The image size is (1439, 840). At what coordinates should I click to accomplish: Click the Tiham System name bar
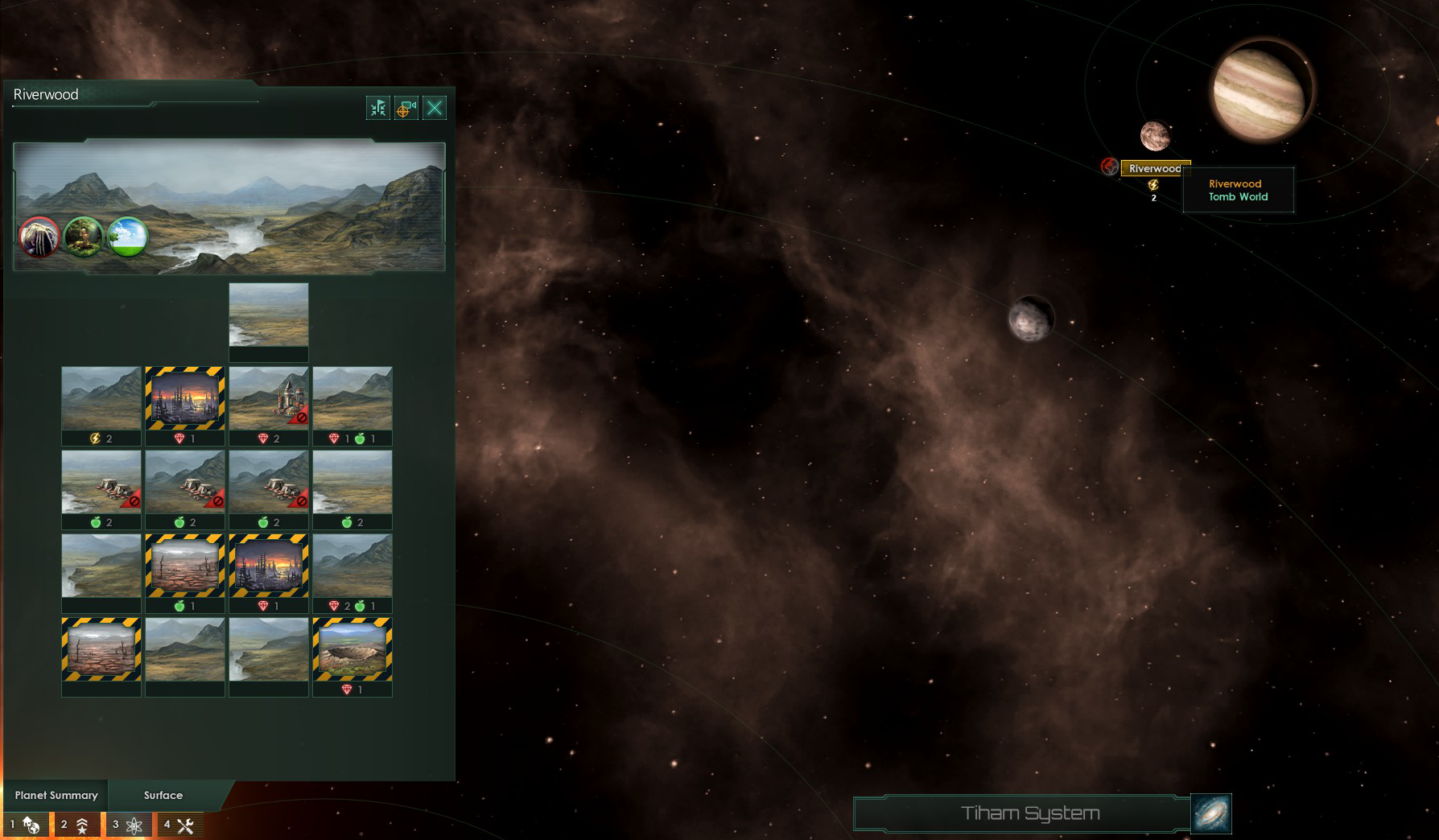click(x=1022, y=813)
